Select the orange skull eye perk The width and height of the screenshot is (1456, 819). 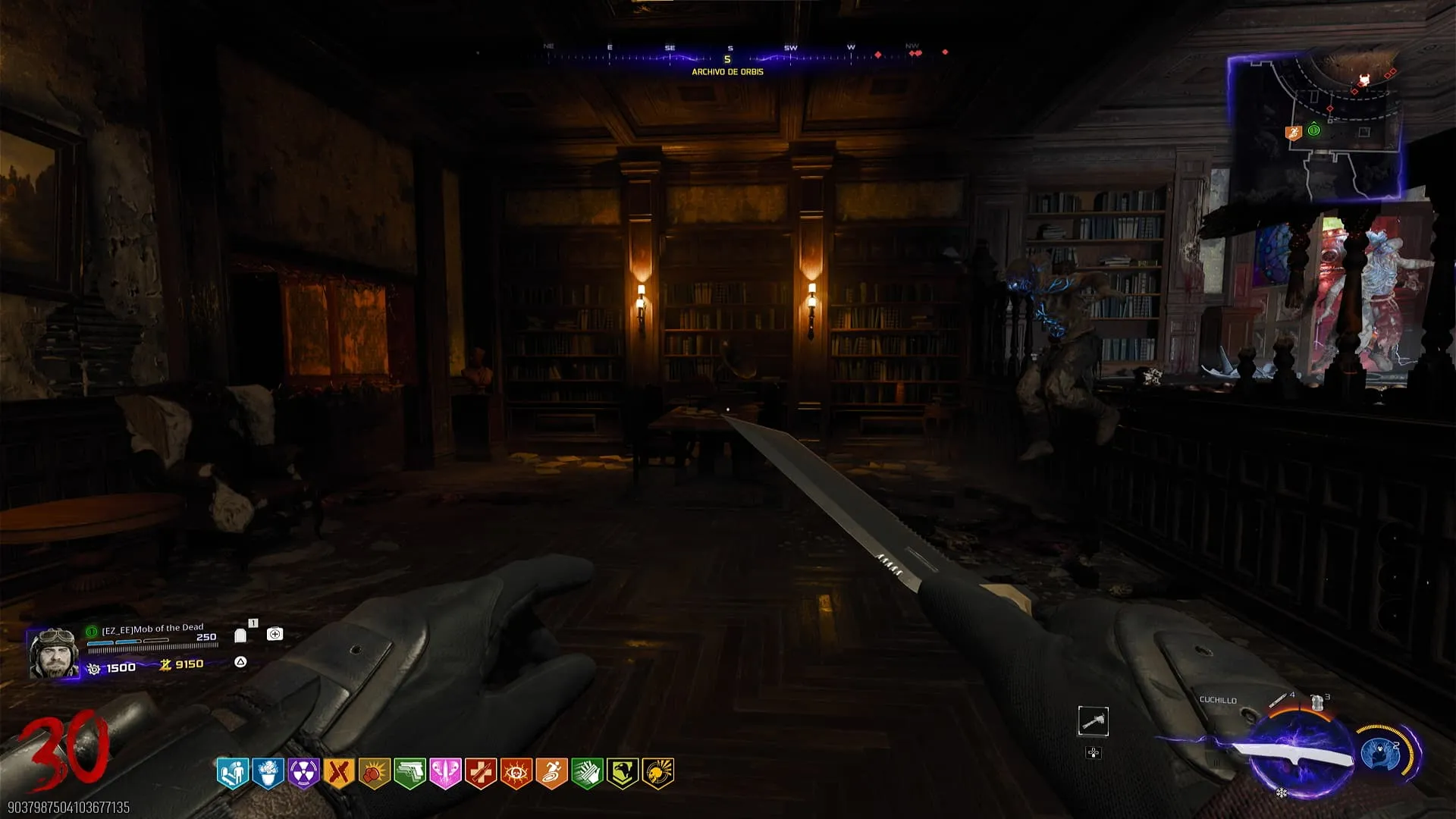[516, 773]
